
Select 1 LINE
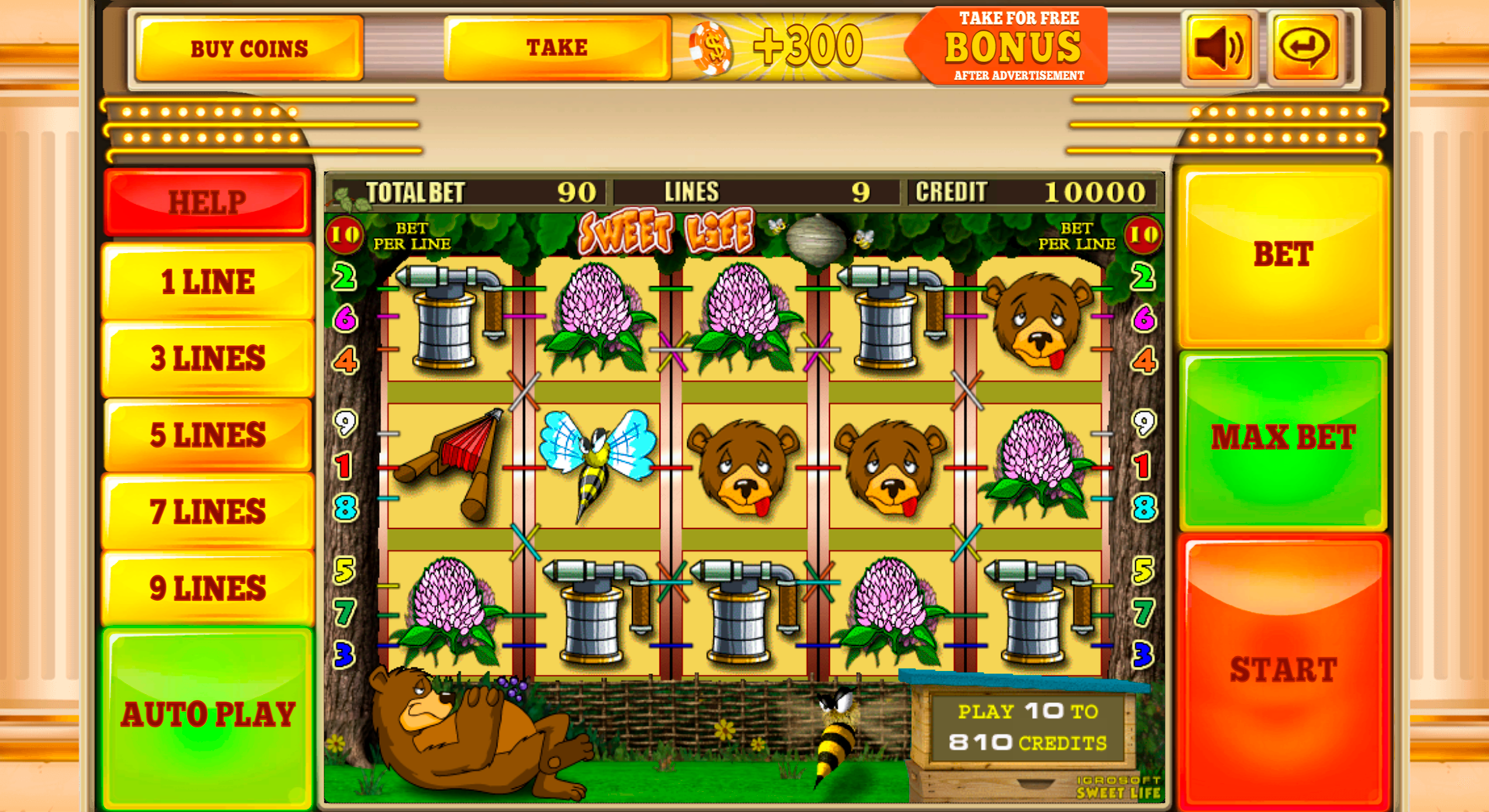[206, 281]
